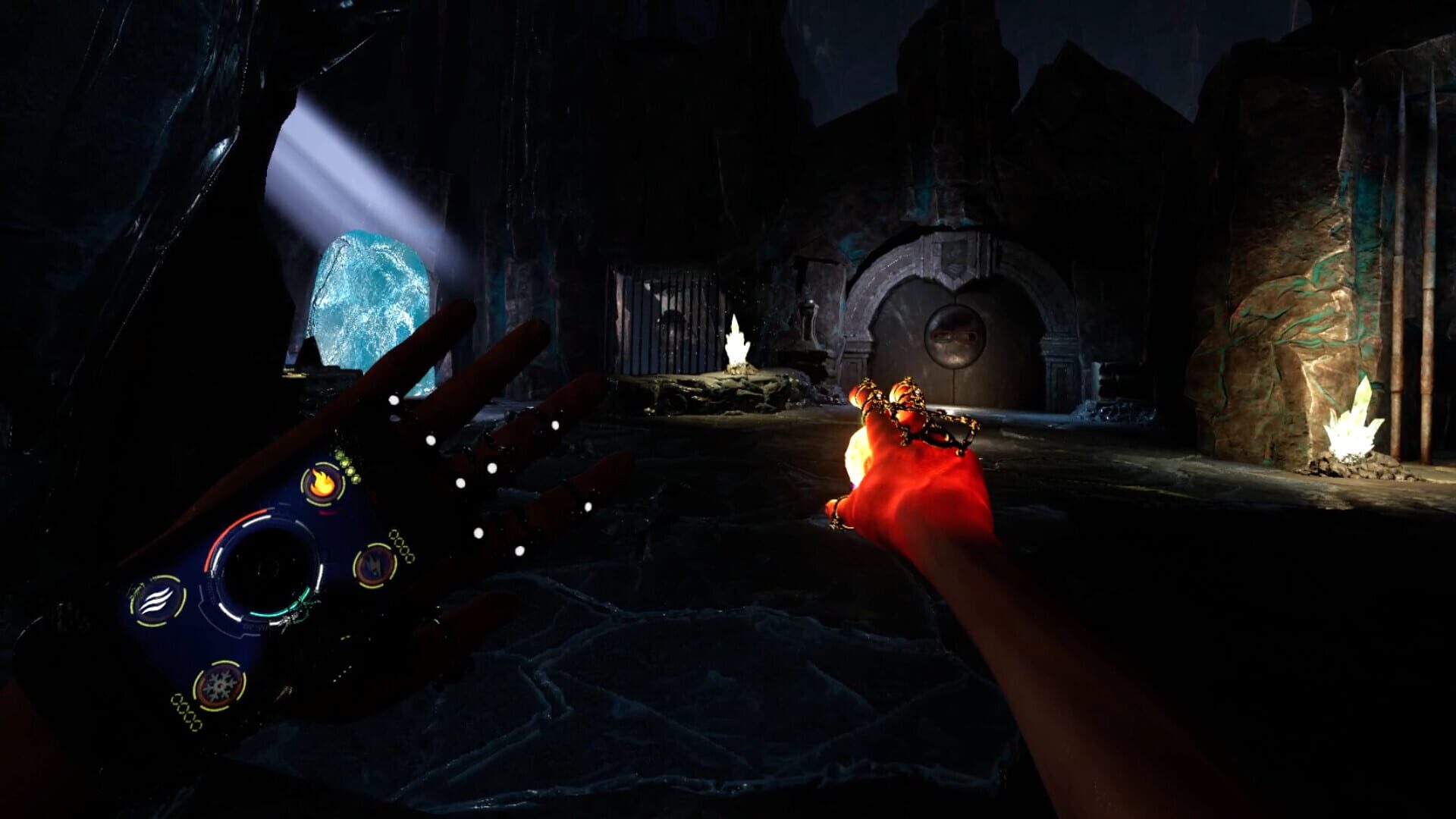Select the fire element icon on the gauntlet
Viewport: 1456px width, 819px height.
tap(322, 483)
